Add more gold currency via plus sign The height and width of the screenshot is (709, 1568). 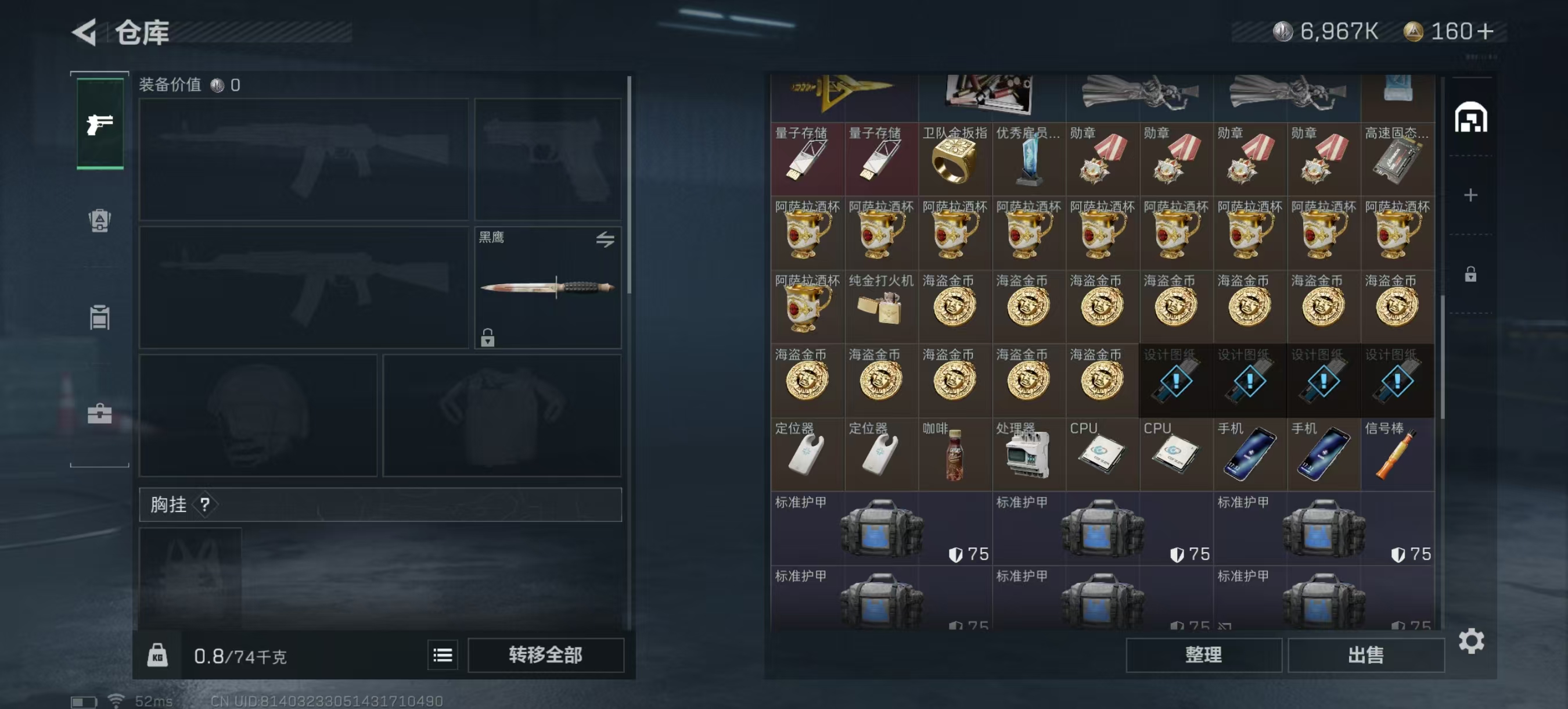(x=1485, y=32)
